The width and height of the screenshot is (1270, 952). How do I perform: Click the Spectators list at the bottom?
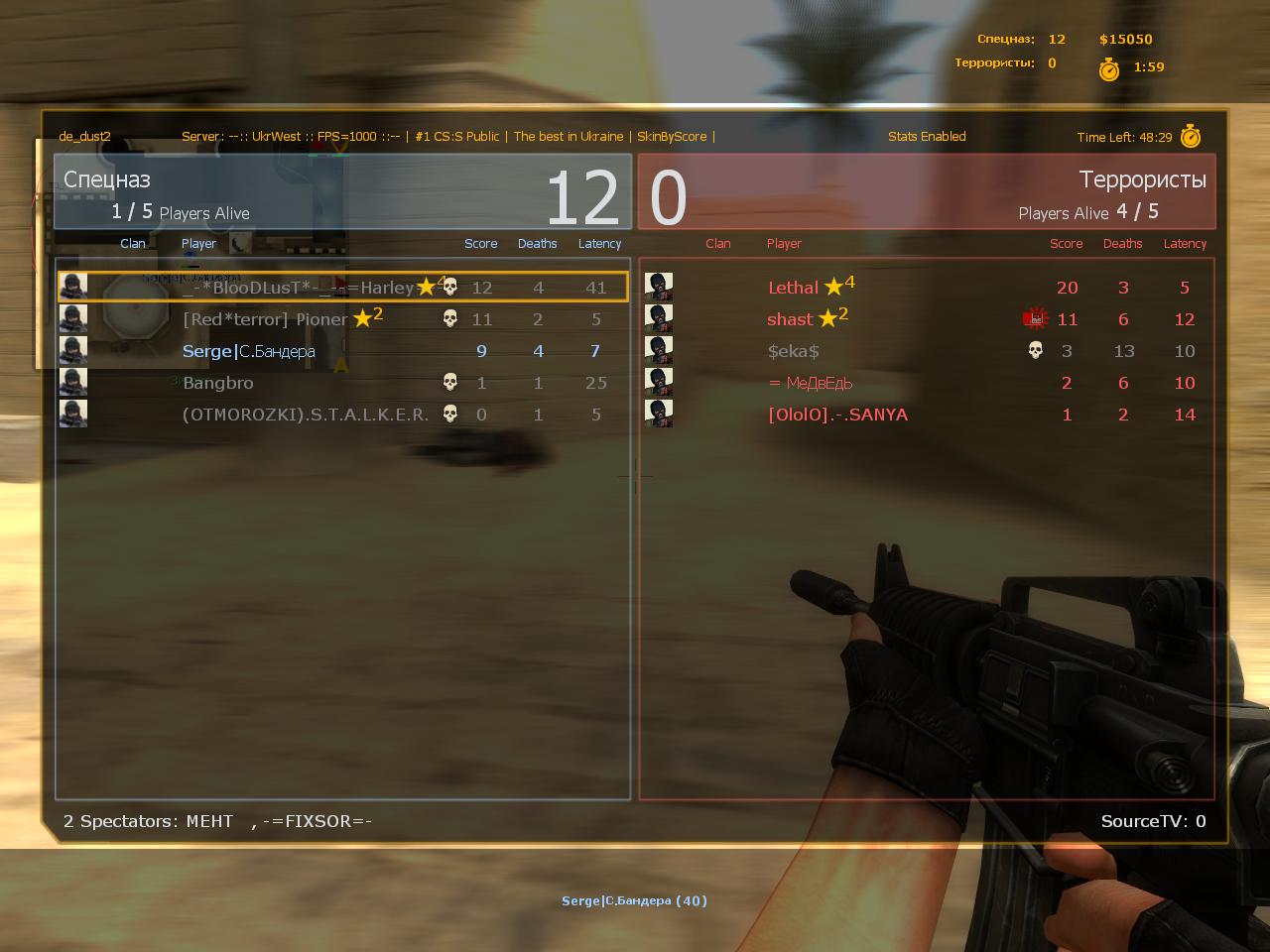pyautogui.click(x=218, y=821)
